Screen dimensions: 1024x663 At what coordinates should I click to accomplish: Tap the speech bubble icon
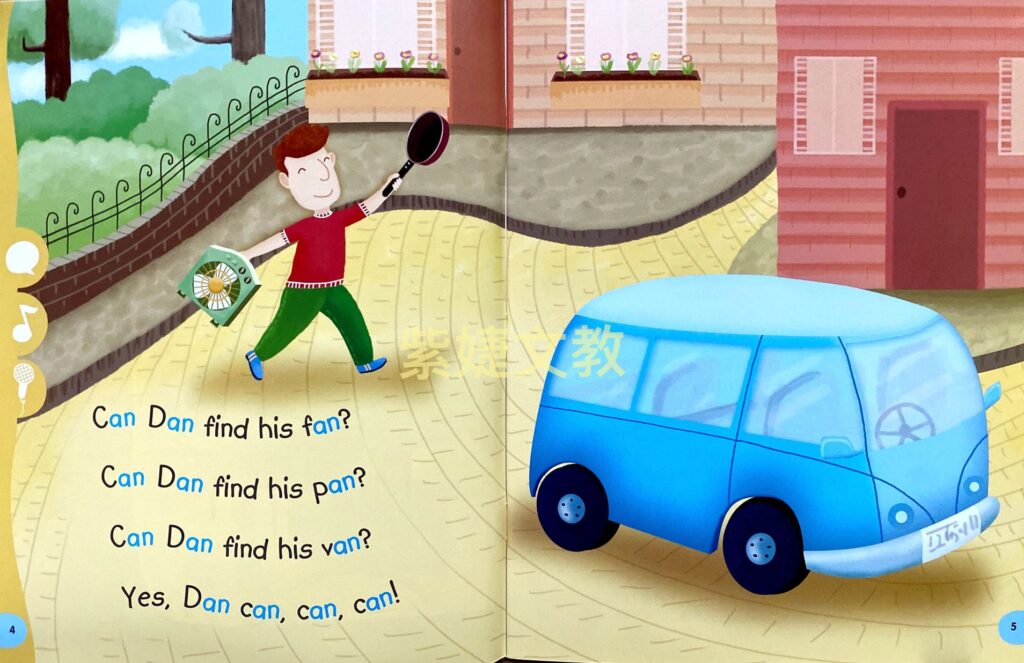[x=22, y=259]
